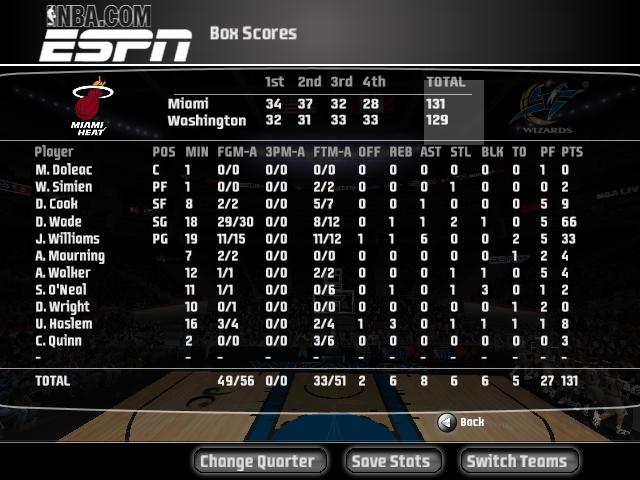640x480 pixels.
Task: Go back from the Box Scores screen
Action: pyautogui.click(x=461, y=422)
